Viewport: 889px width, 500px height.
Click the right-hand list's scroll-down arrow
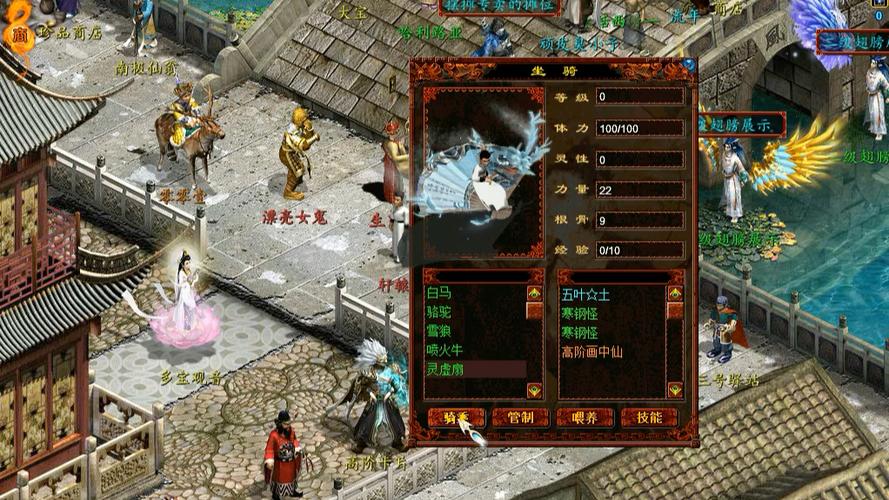[x=674, y=390]
